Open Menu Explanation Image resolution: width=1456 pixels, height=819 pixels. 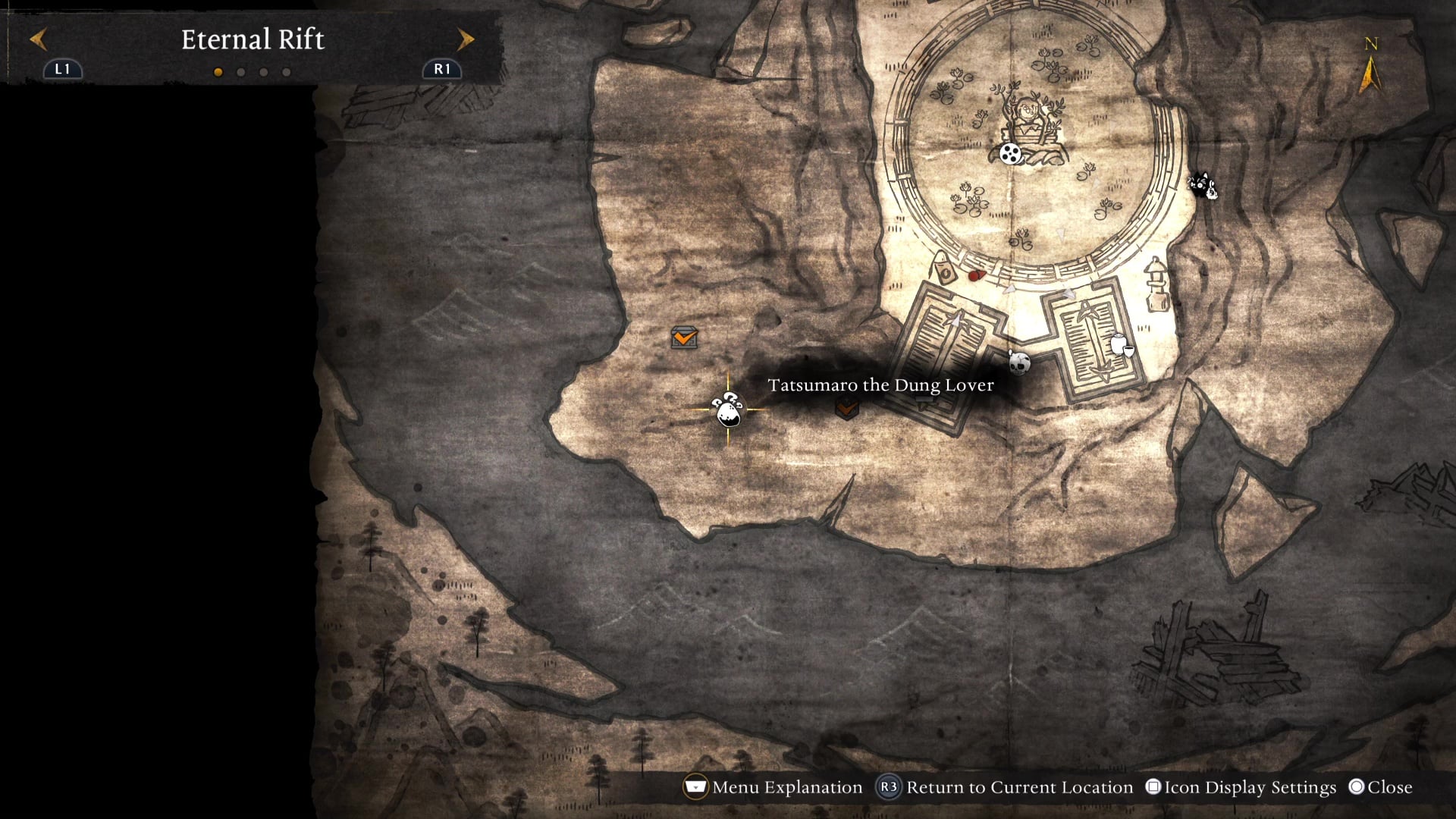tap(773, 787)
